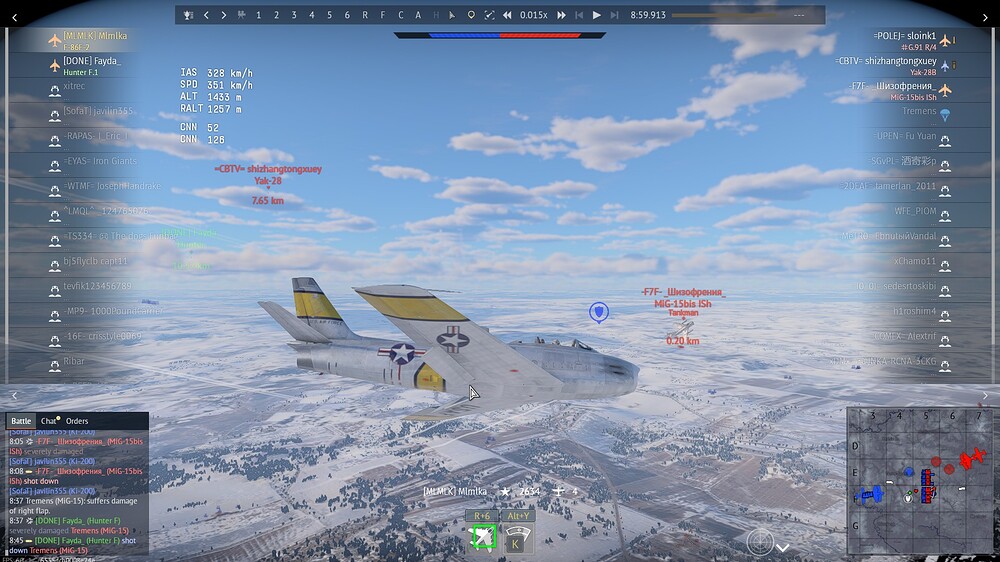Show the Battle log tab
The image size is (1000, 562).
tap(21, 421)
